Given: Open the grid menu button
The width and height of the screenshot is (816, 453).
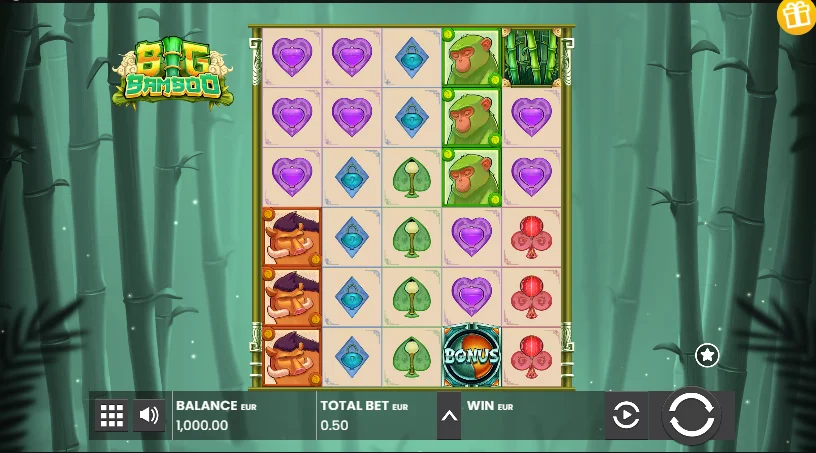Looking at the screenshot, I should click(111, 415).
